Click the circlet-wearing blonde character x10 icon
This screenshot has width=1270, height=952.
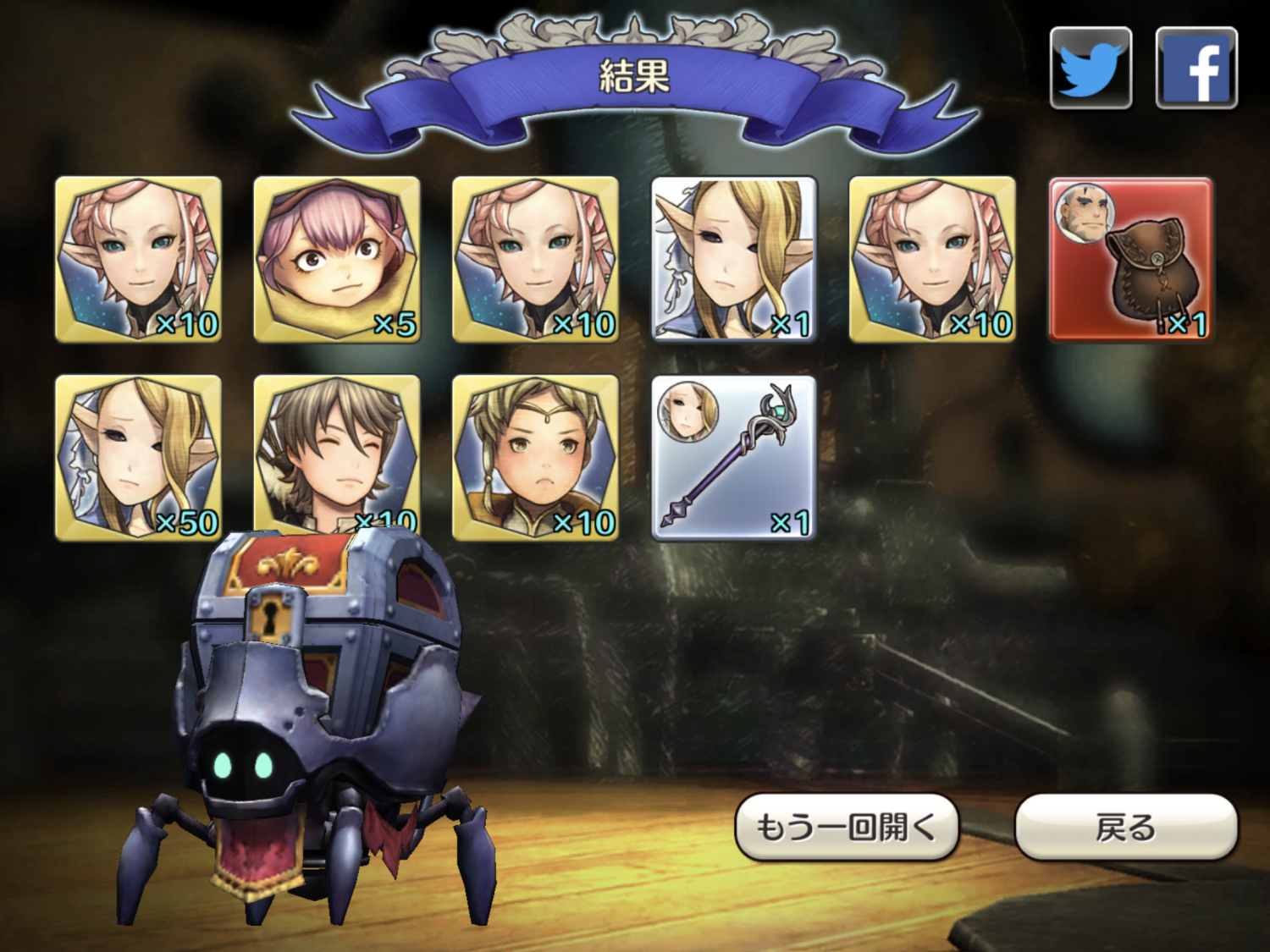coord(535,457)
